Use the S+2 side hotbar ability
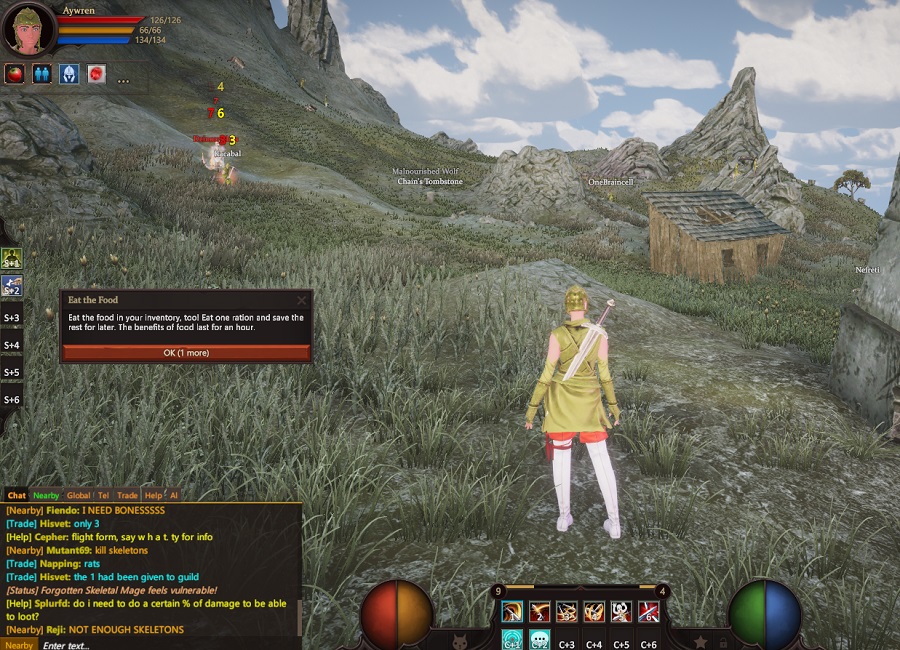 click(12, 287)
